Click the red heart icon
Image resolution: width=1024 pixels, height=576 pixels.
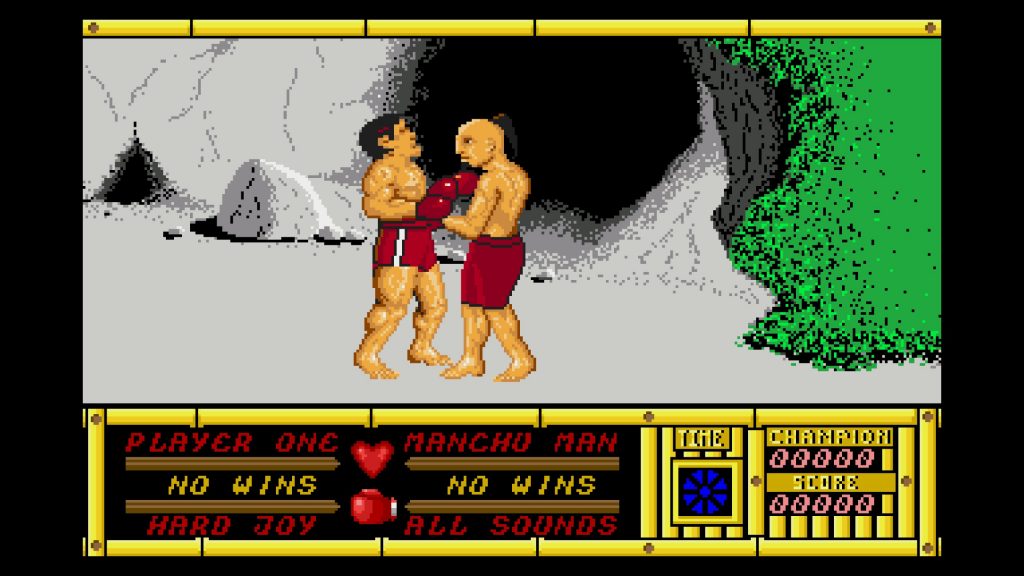372,457
